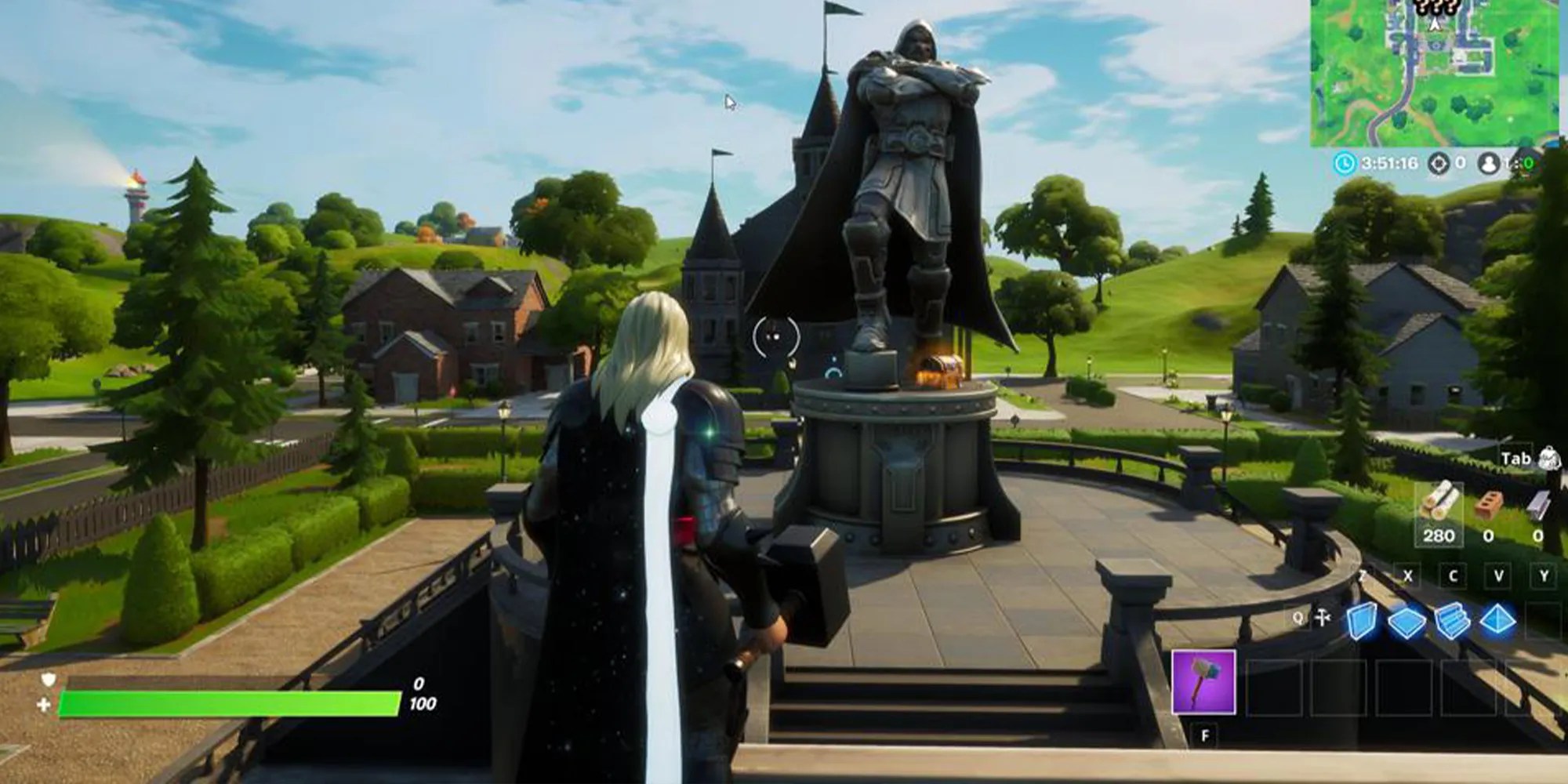This screenshot has width=1568, height=784.
Task: Click the green health bar
Action: coord(227,702)
